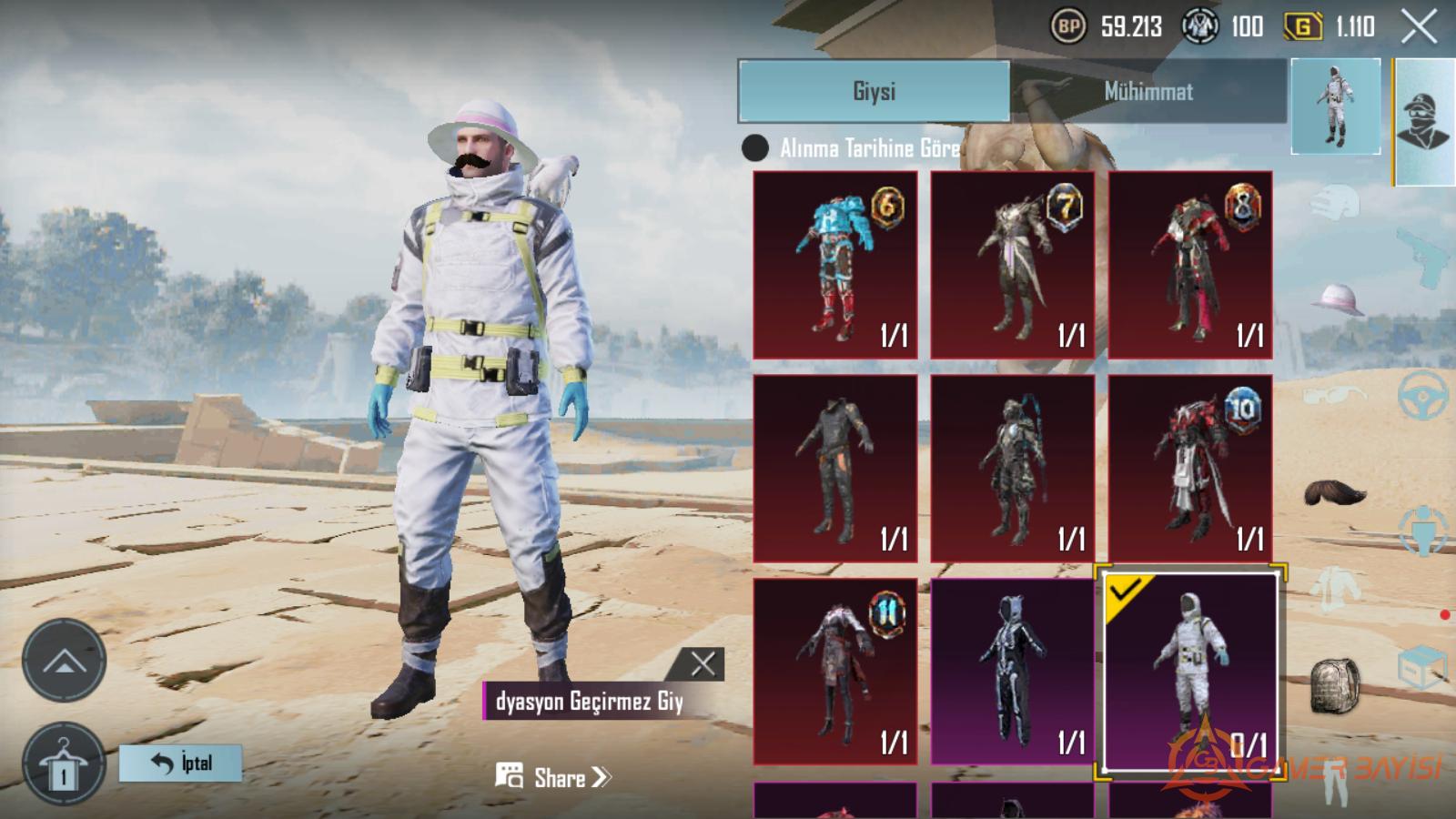Toggle the Alınma Tarihine Göre sorting
1456x819 pixels.
(755, 148)
